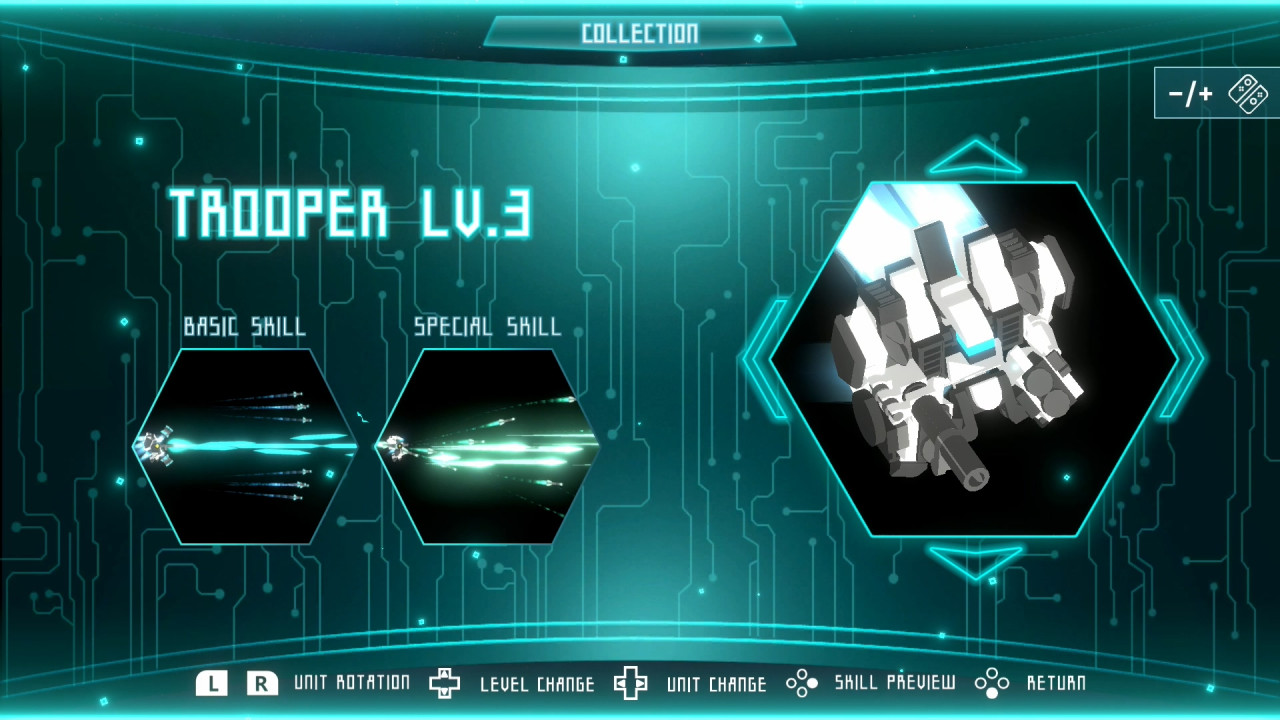Click the Unit Change d-pad icon
Viewport: 1280px width, 720px height.
pos(629,683)
